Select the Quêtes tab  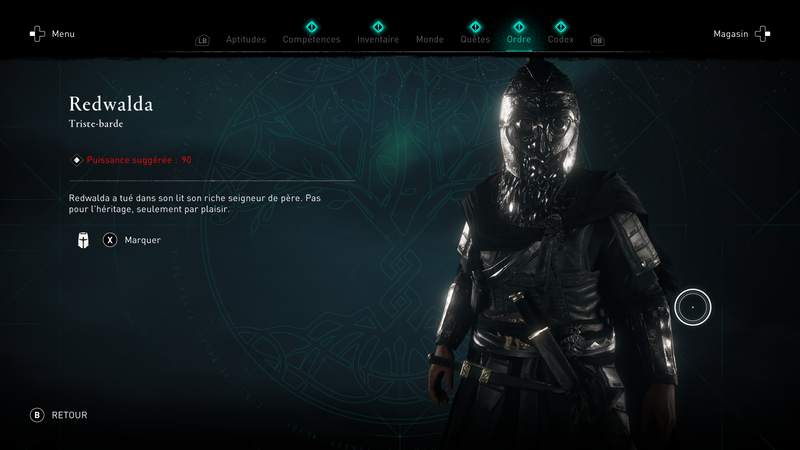[x=475, y=40]
